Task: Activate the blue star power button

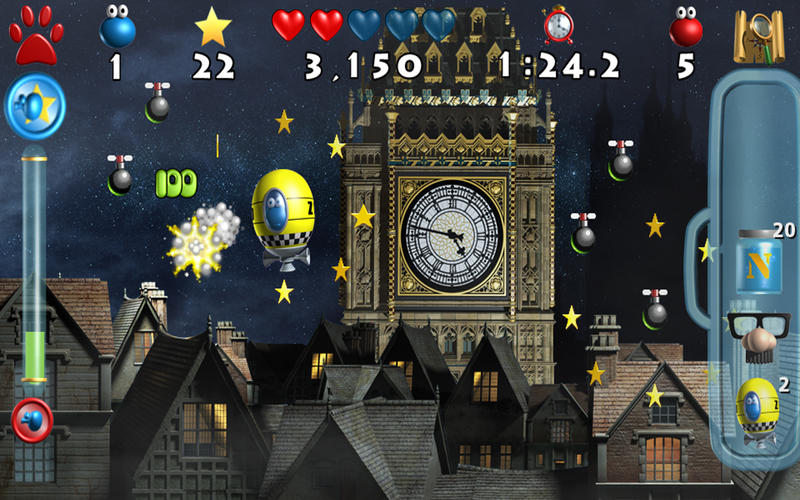Action: 36,105
